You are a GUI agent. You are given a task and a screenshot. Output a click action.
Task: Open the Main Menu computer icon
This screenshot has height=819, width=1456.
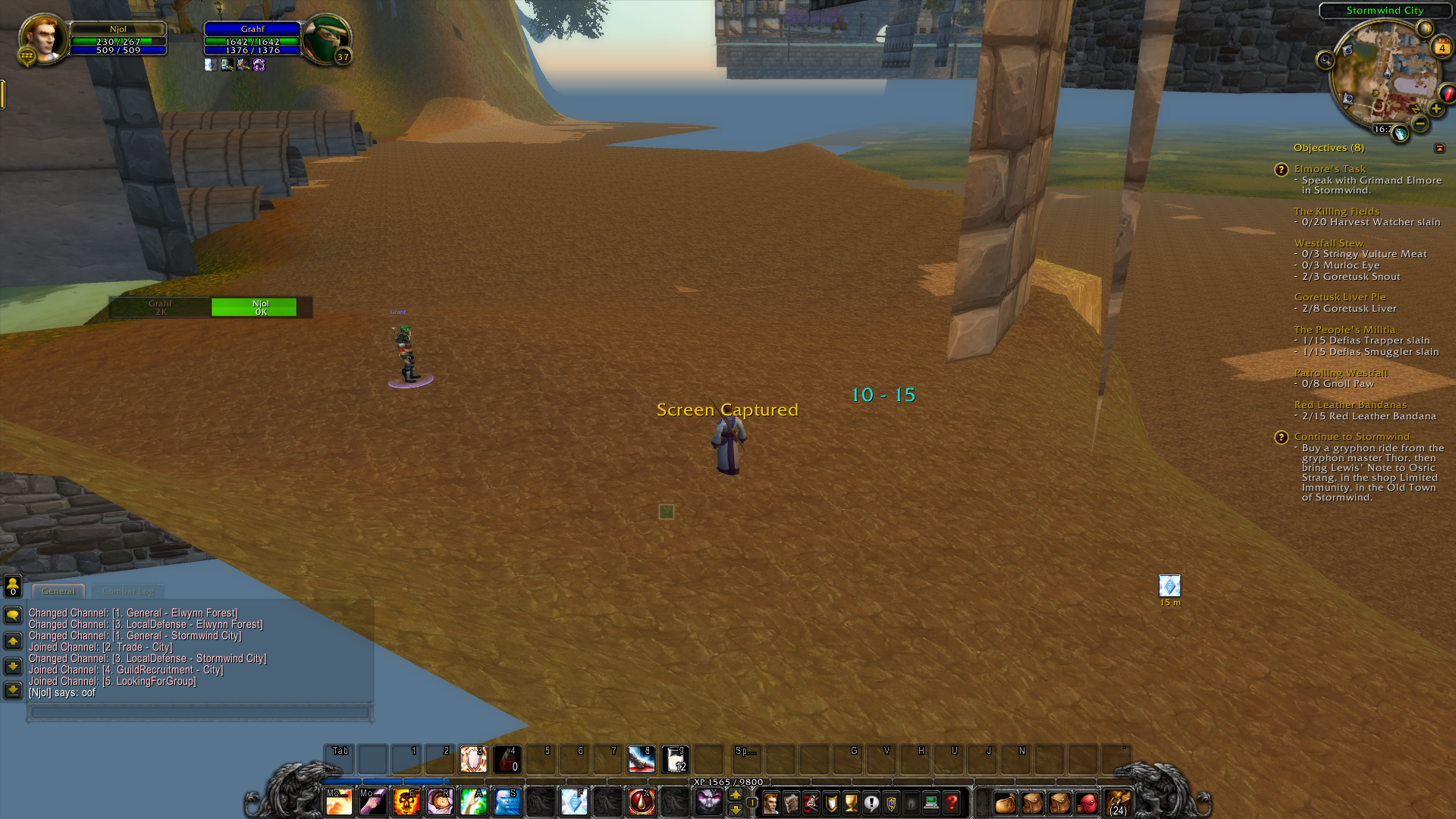tap(931, 802)
